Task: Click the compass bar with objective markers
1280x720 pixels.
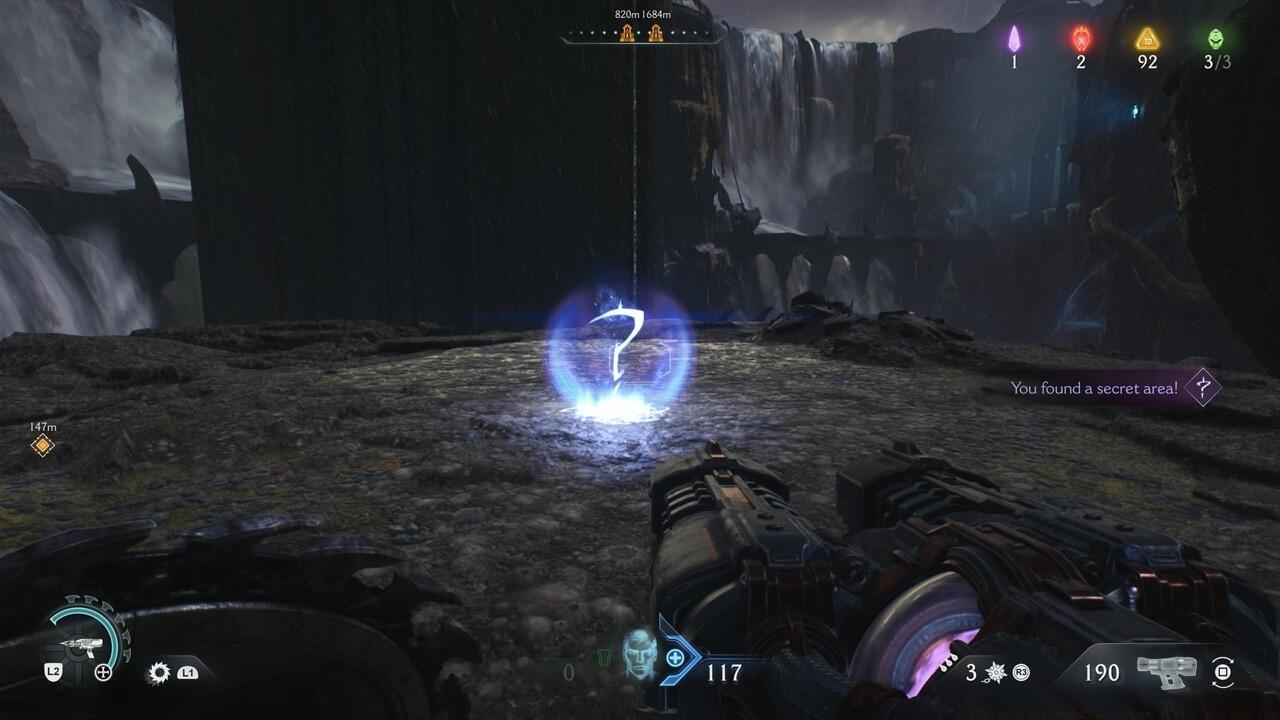Action: [x=640, y=35]
